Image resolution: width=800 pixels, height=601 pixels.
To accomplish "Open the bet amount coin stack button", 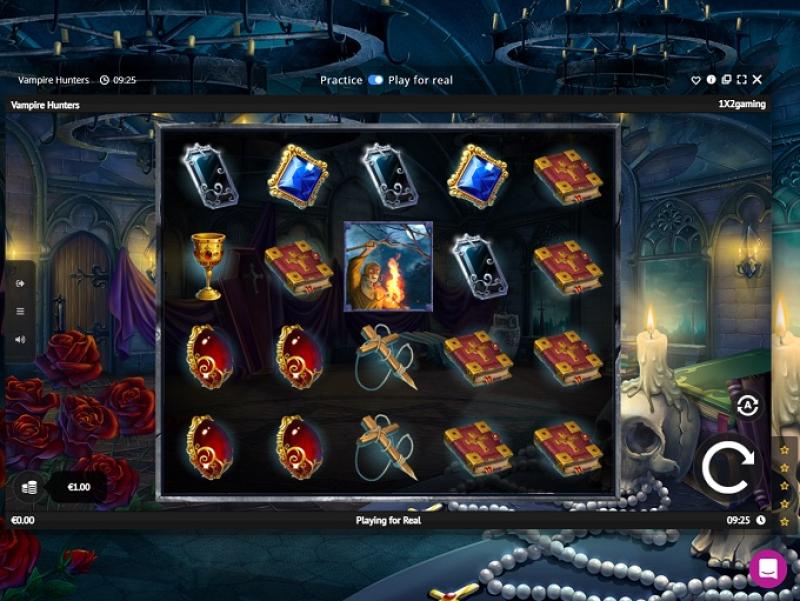I will pyautogui.click(x=29, y=487).
